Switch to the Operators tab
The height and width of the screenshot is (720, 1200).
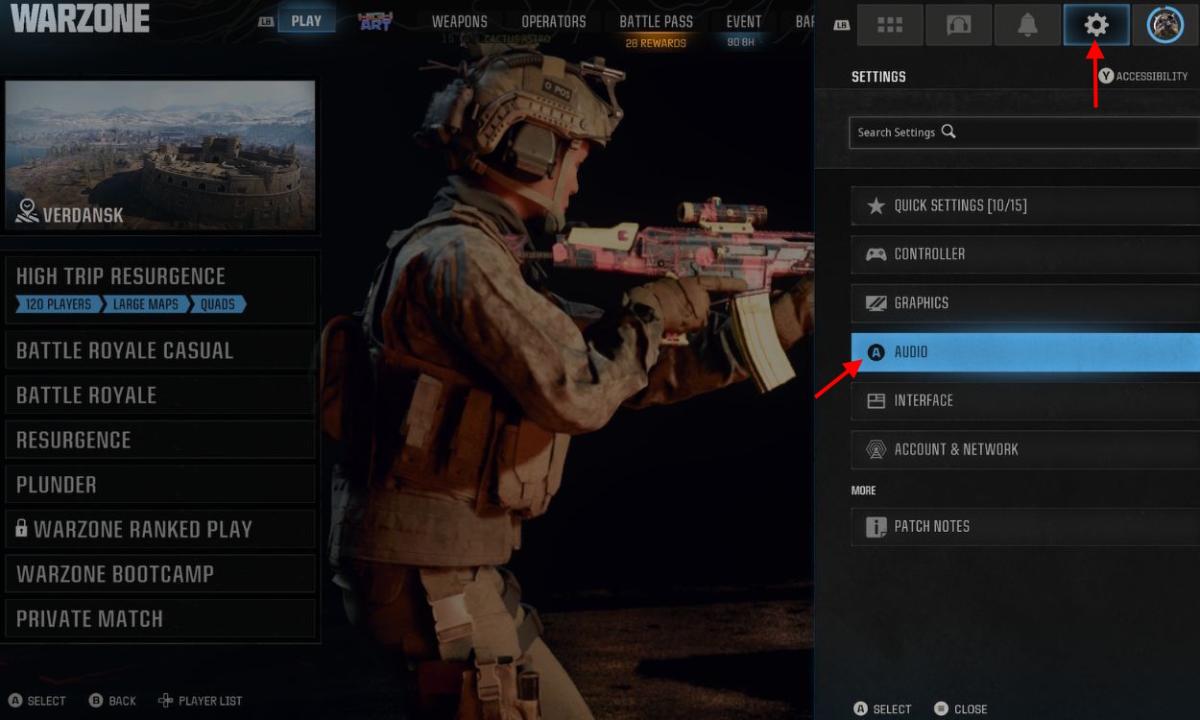click(x=553, y=22)
